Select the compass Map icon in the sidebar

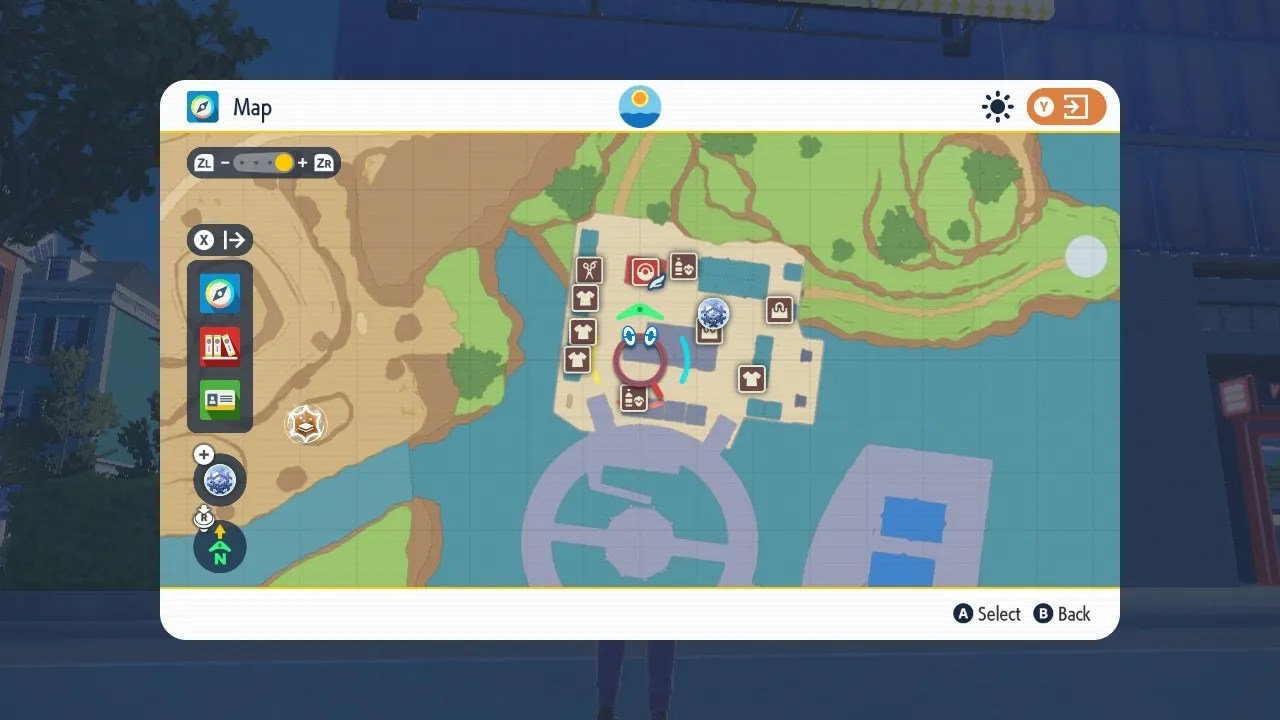pyautogui.click(x=219, y=293)
